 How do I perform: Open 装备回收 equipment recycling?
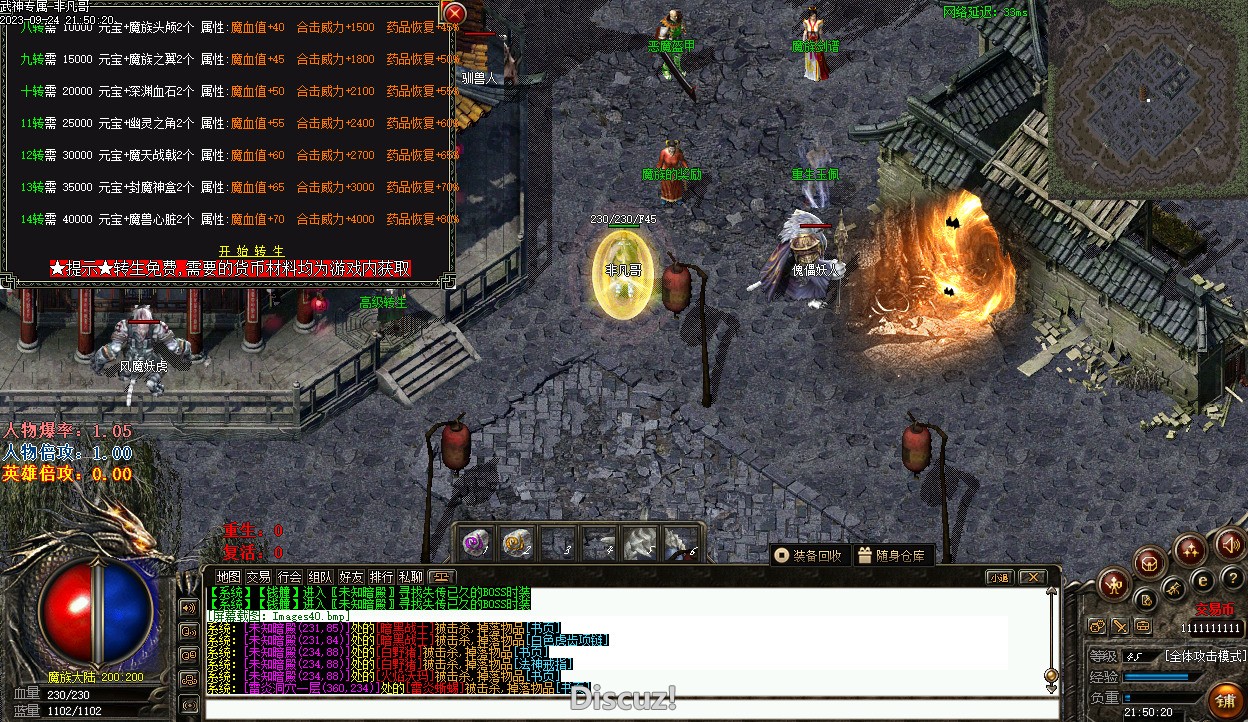pyautogui.click(x=809, y=555)
